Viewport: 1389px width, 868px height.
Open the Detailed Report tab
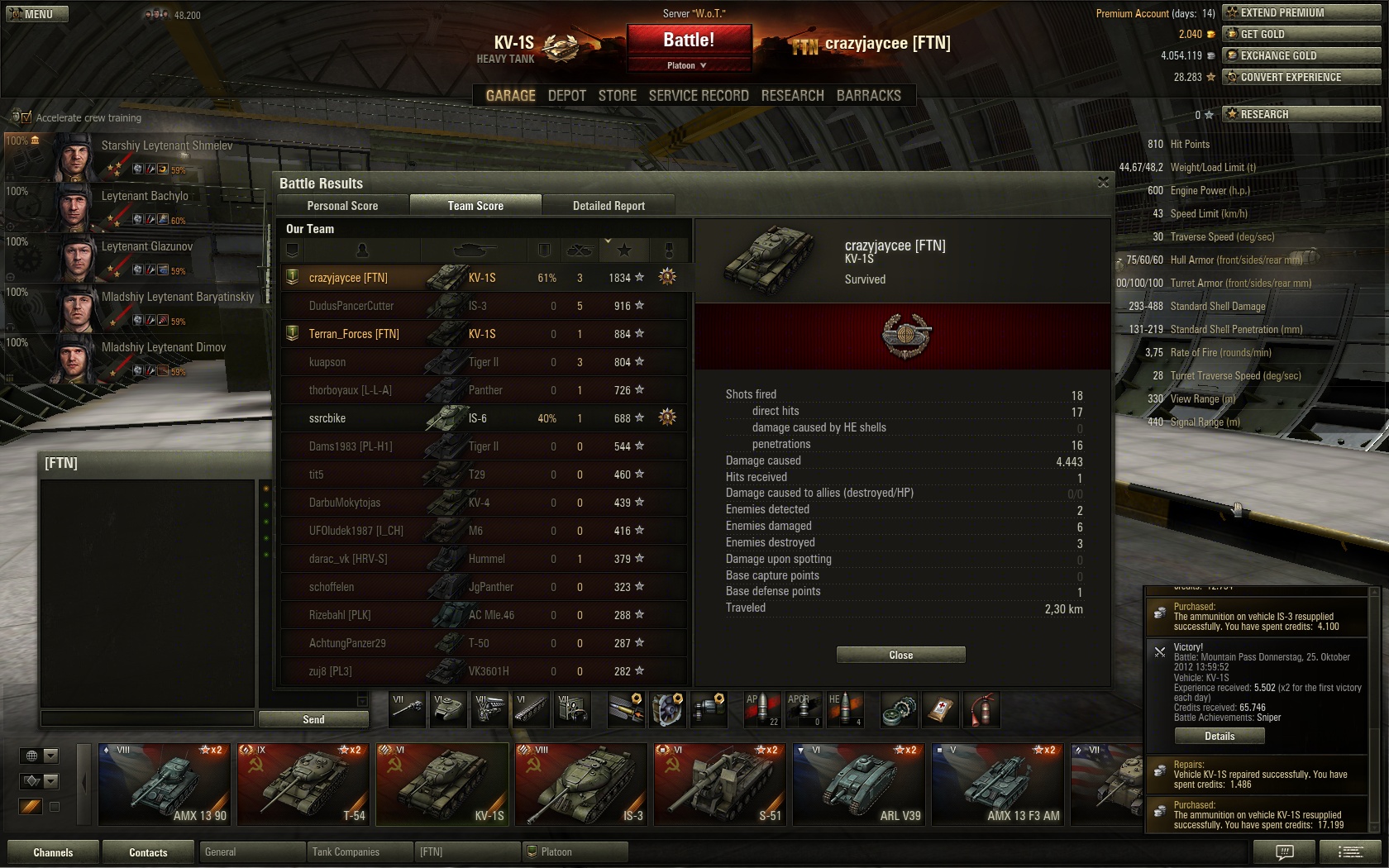[609, 206]
